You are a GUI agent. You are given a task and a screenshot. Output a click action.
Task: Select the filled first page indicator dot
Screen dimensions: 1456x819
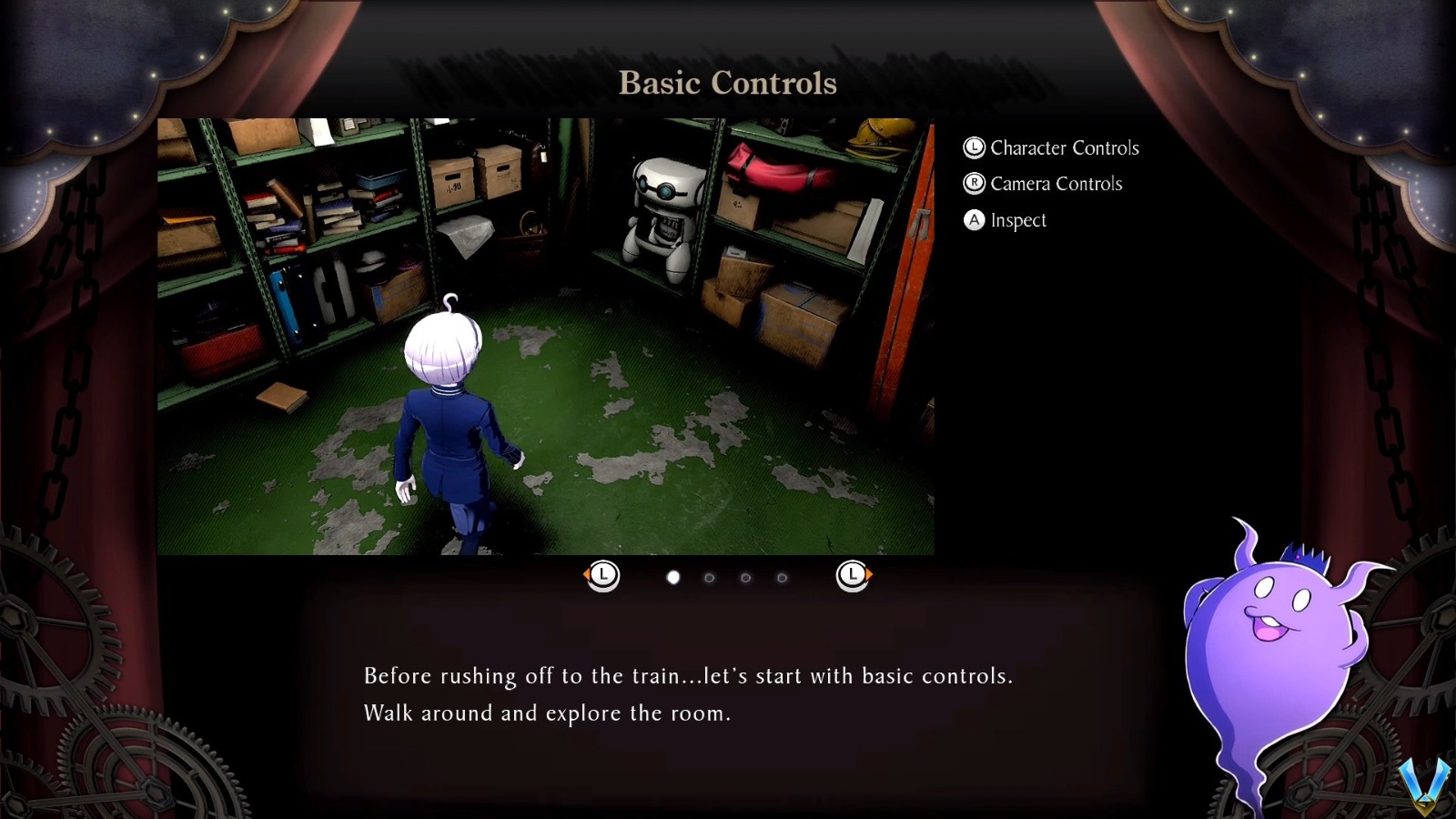pyautogui.click(x=673, y=578)
